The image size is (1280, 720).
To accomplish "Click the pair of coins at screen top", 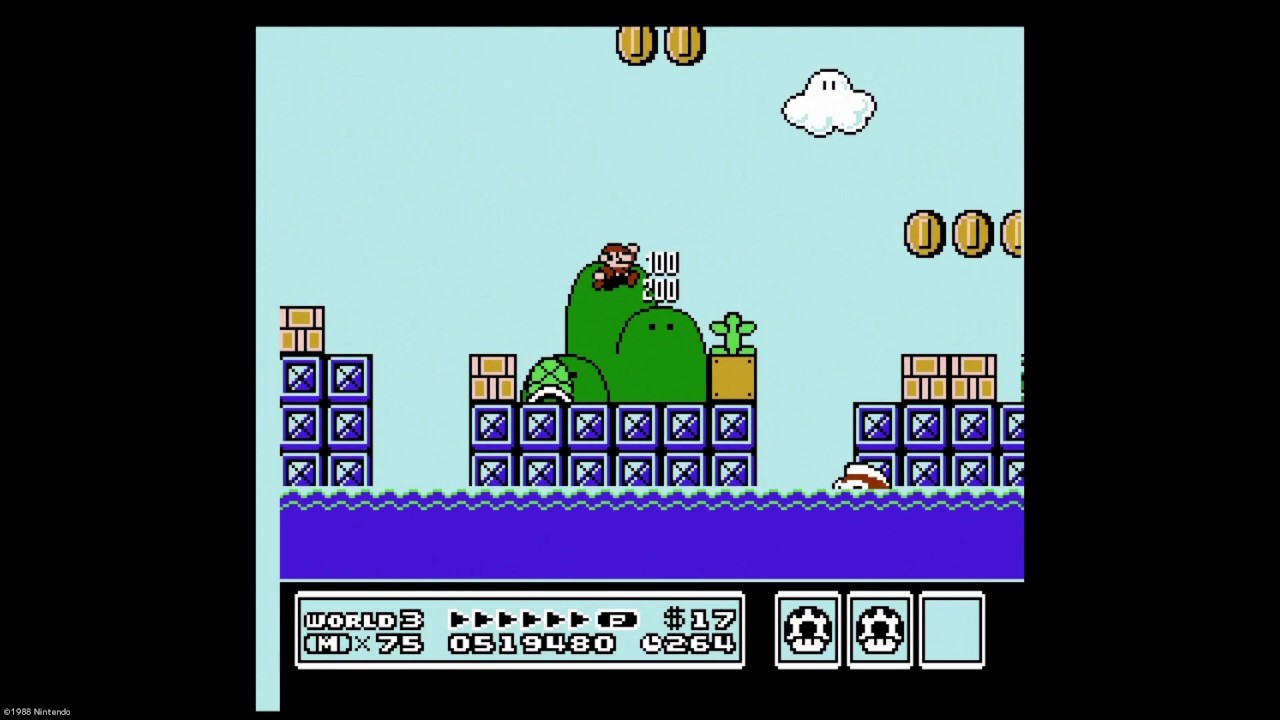I will 660,44.
